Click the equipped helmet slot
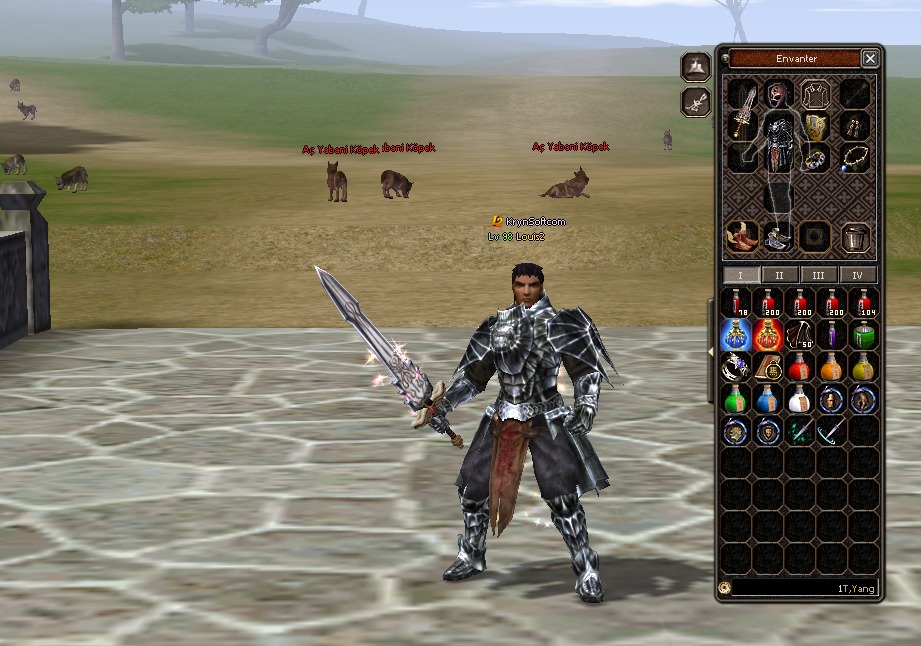The width and height of the screenshot is (921, 646). pos(778,93)
